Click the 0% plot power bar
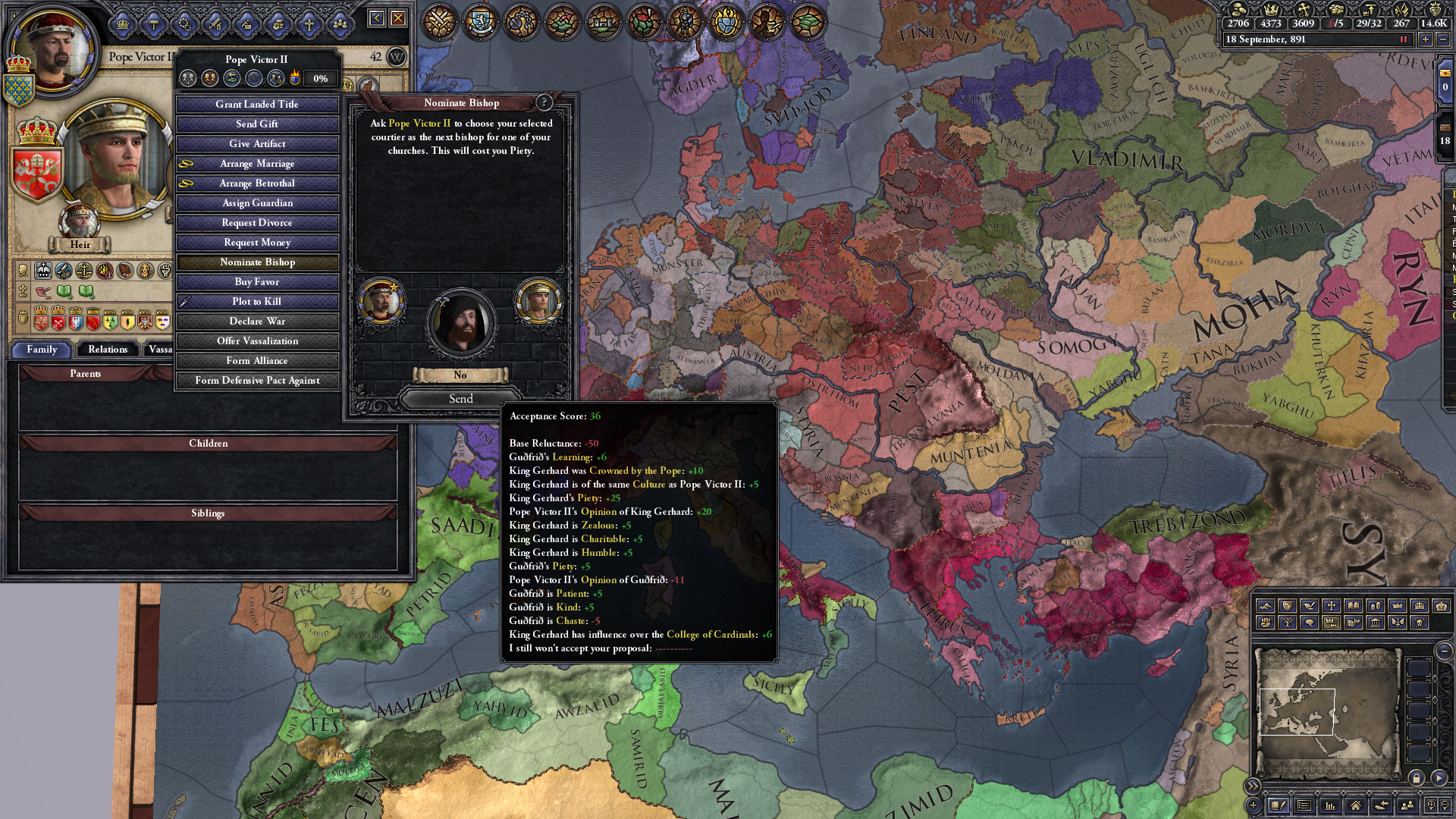Screen dimensions: 1456x819 coord(319,78)
